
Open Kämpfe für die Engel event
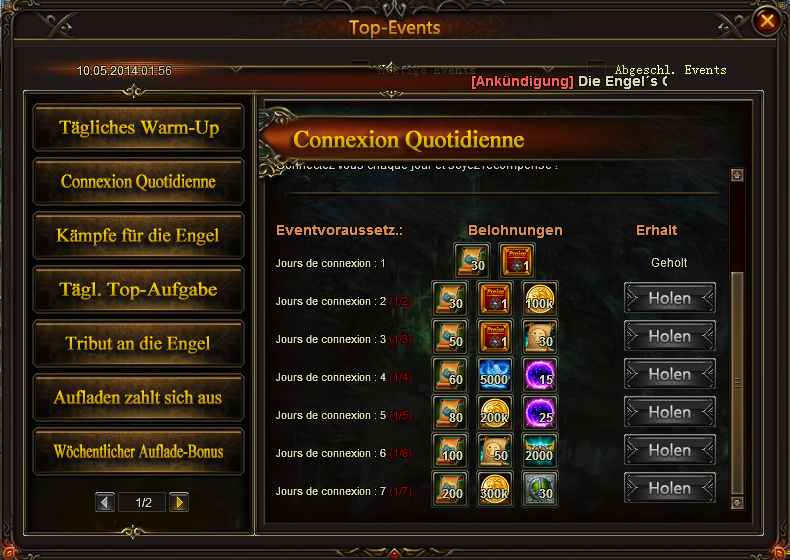(x=139, y=236)
